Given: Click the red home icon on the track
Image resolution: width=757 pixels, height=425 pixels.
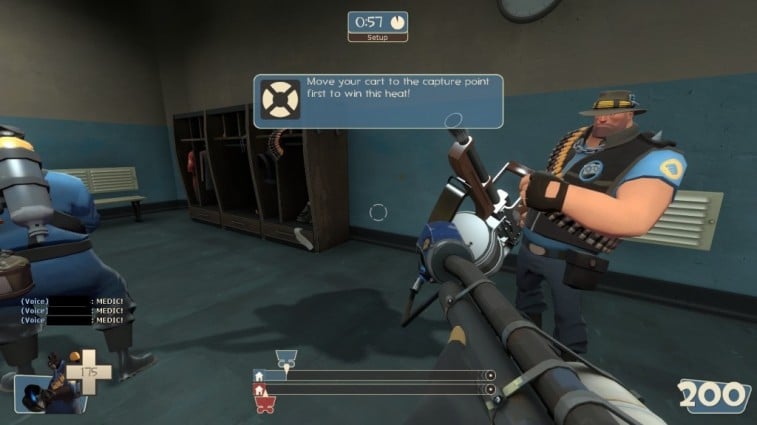Looking at the screenshot, I should click(x=260, y=388).
